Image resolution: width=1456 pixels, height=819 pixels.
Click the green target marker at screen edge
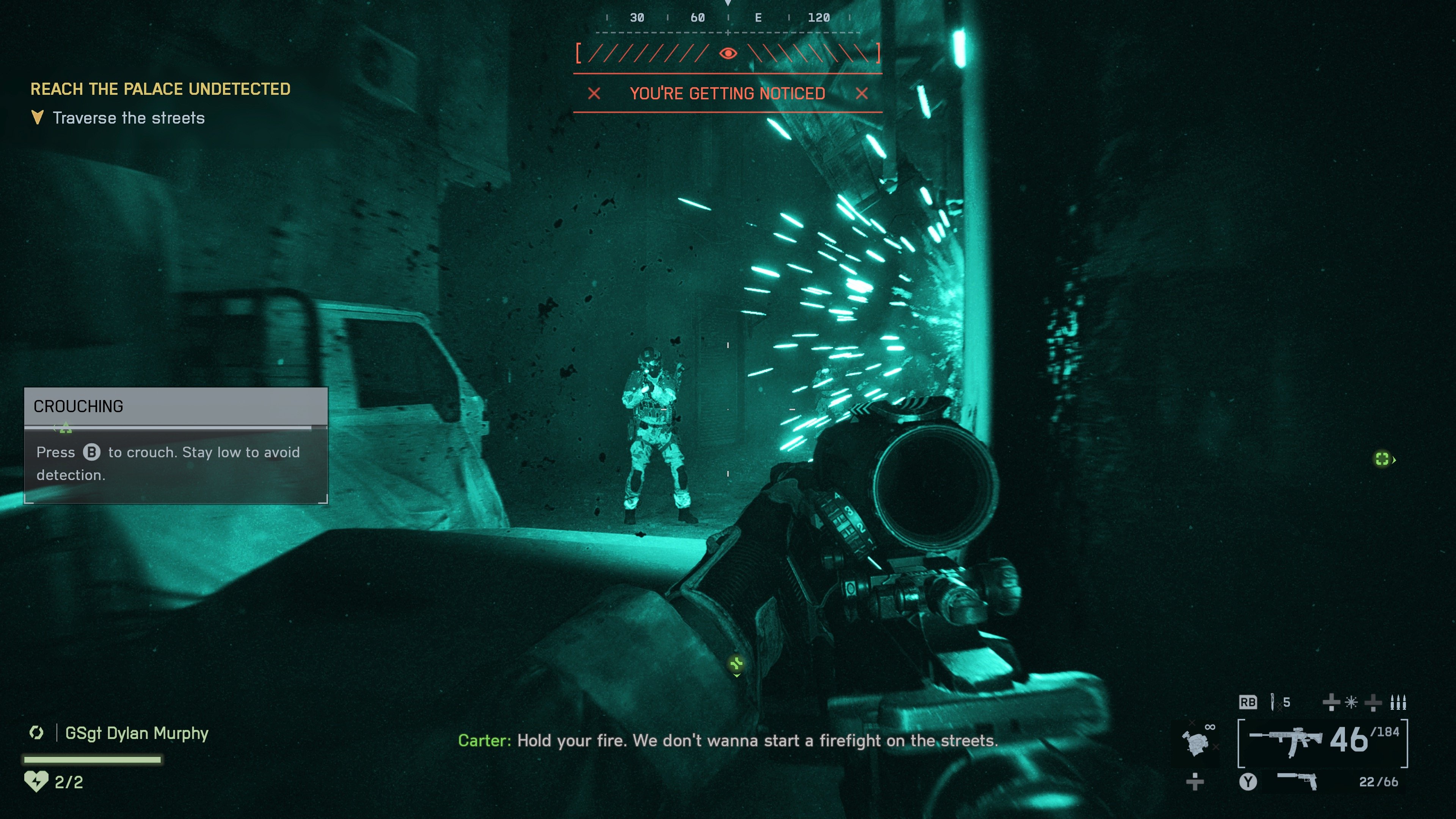click(1382, 459)
